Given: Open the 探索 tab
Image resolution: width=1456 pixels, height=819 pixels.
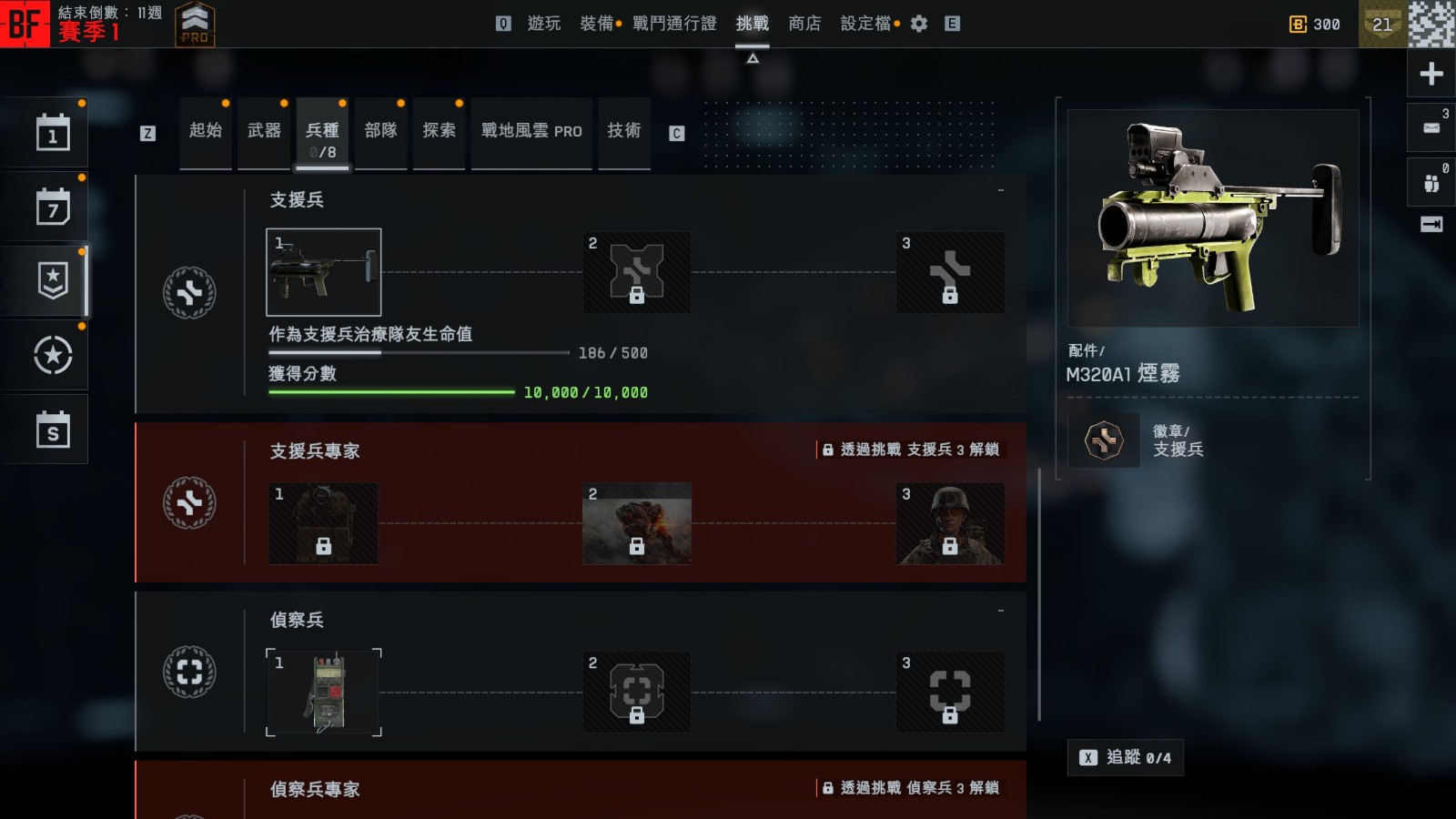Looking at the screenshot, I should click(x=439, y=131).
